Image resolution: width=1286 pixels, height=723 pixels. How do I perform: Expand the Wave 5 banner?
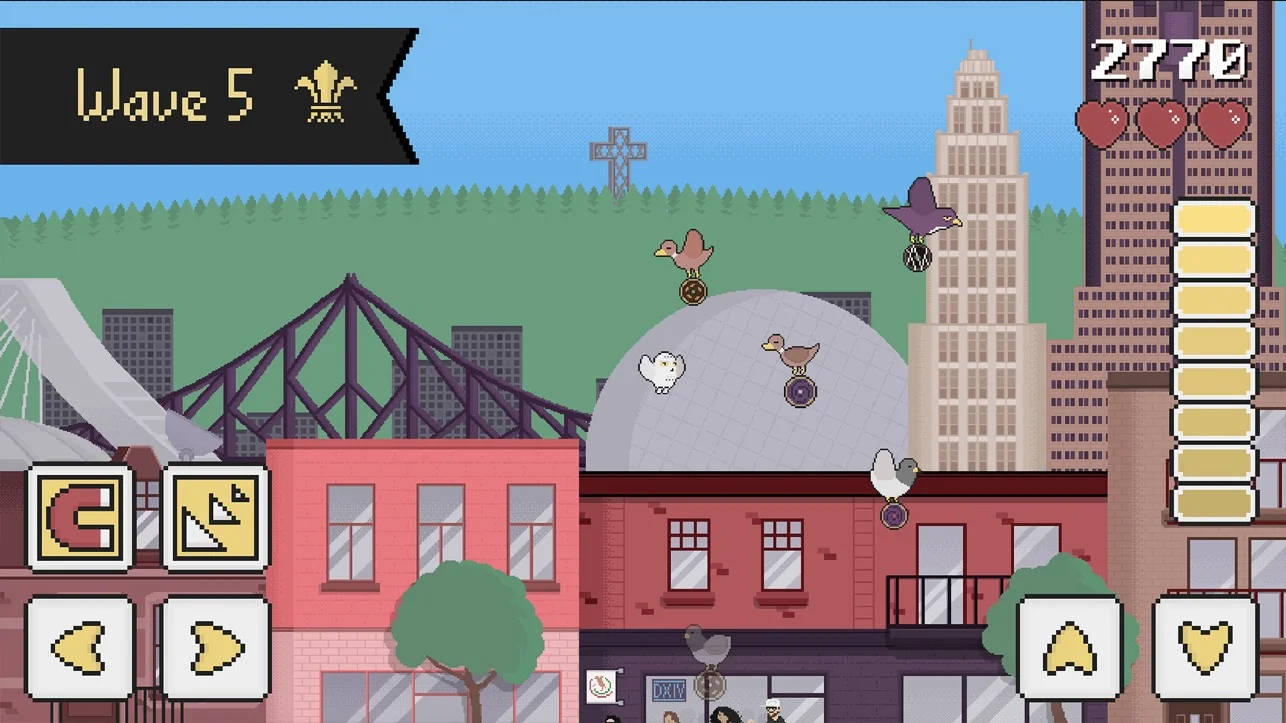pos(200,96)
